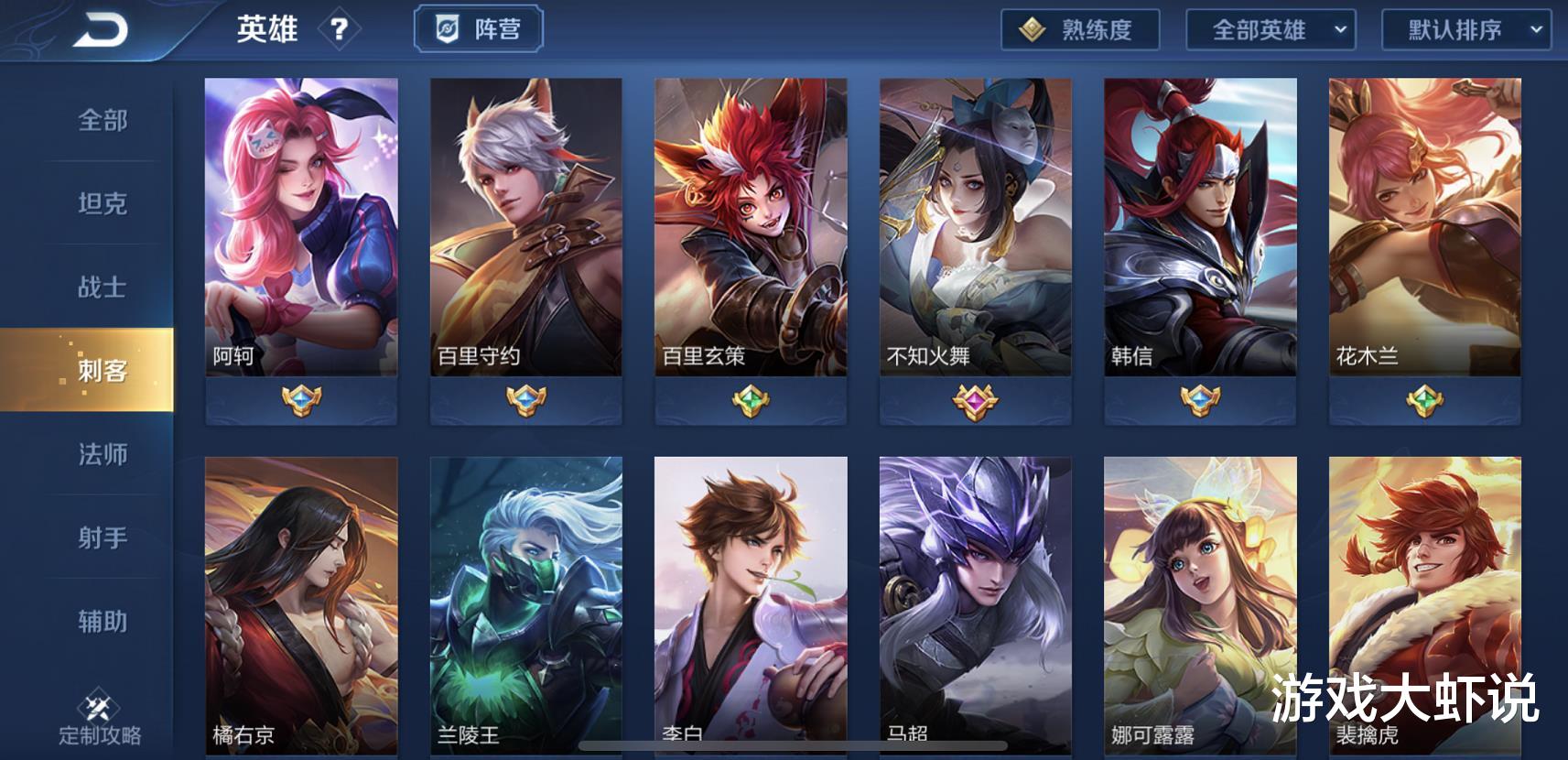This screenshot has width=1568, height=760.
Task: Select the mastery badge below 韩信
Action: (x=1200, y=401)
